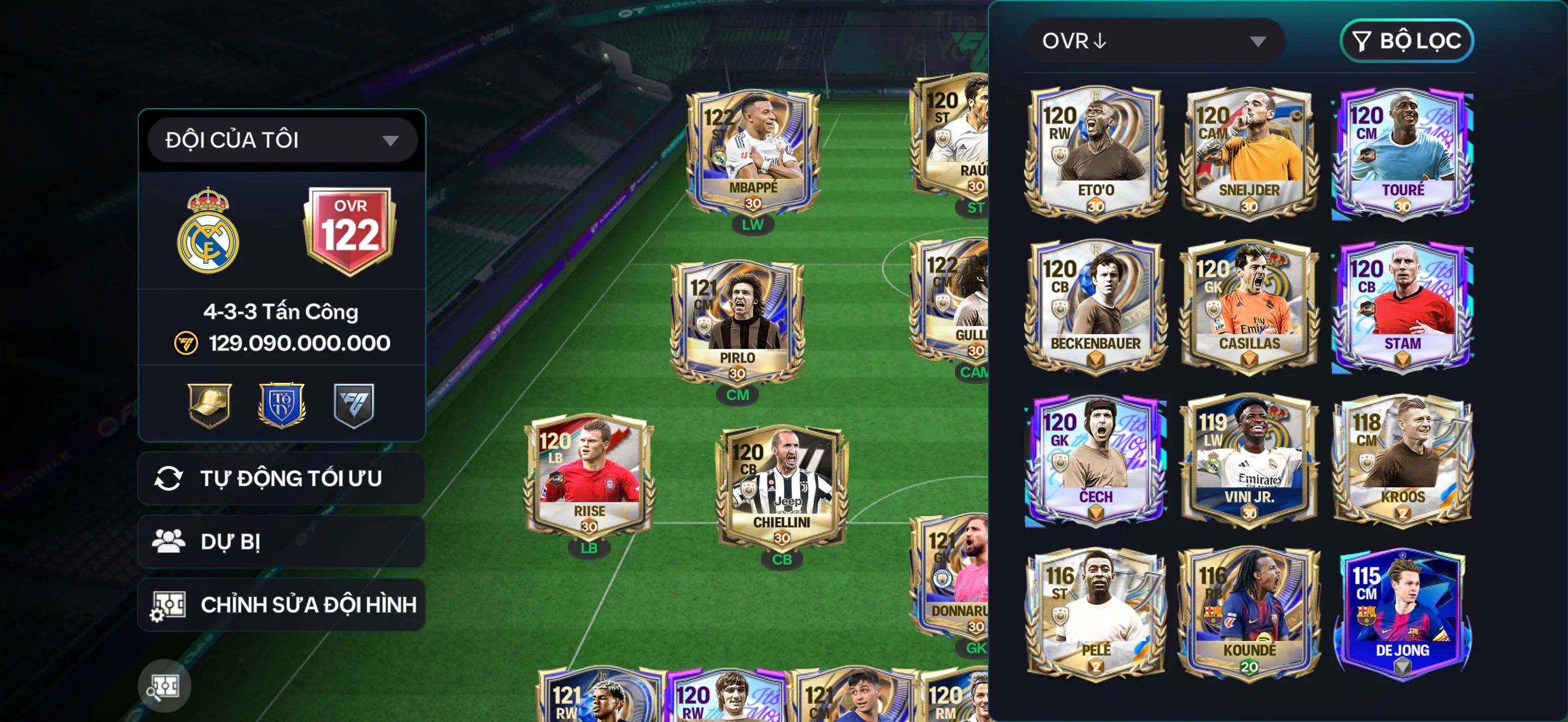Pick the Sneijder CAM card
Viewport: 1568px width, 722px height.
click(1248, 152)
